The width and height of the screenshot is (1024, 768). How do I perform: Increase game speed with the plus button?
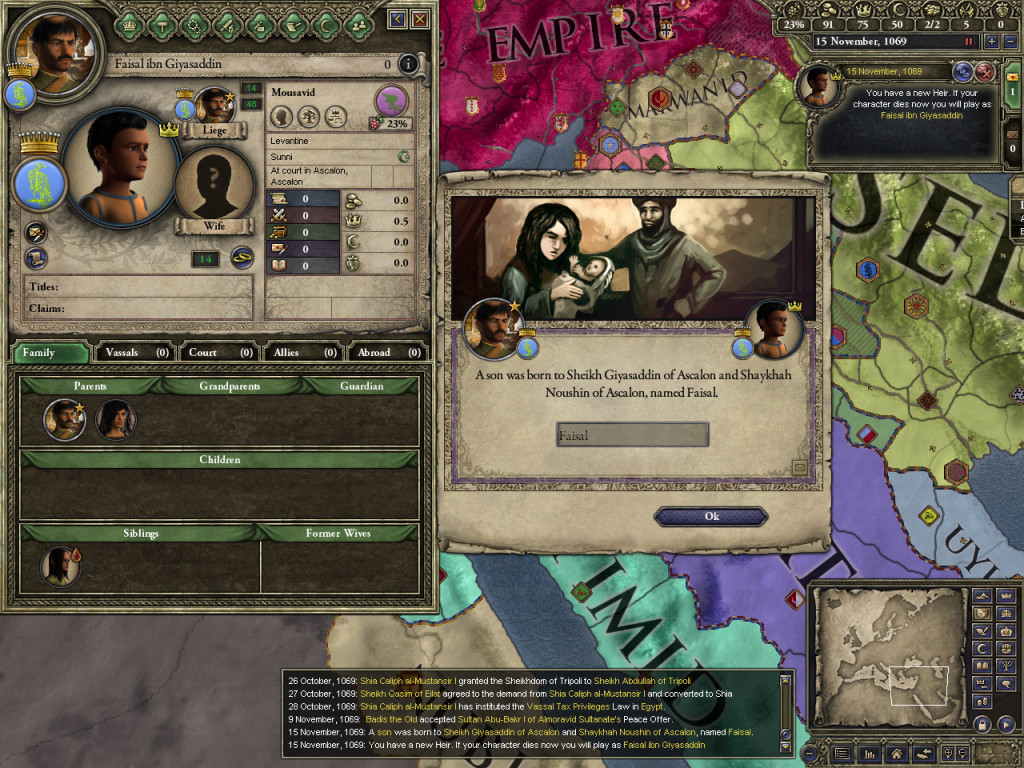[x=991, y=42]
